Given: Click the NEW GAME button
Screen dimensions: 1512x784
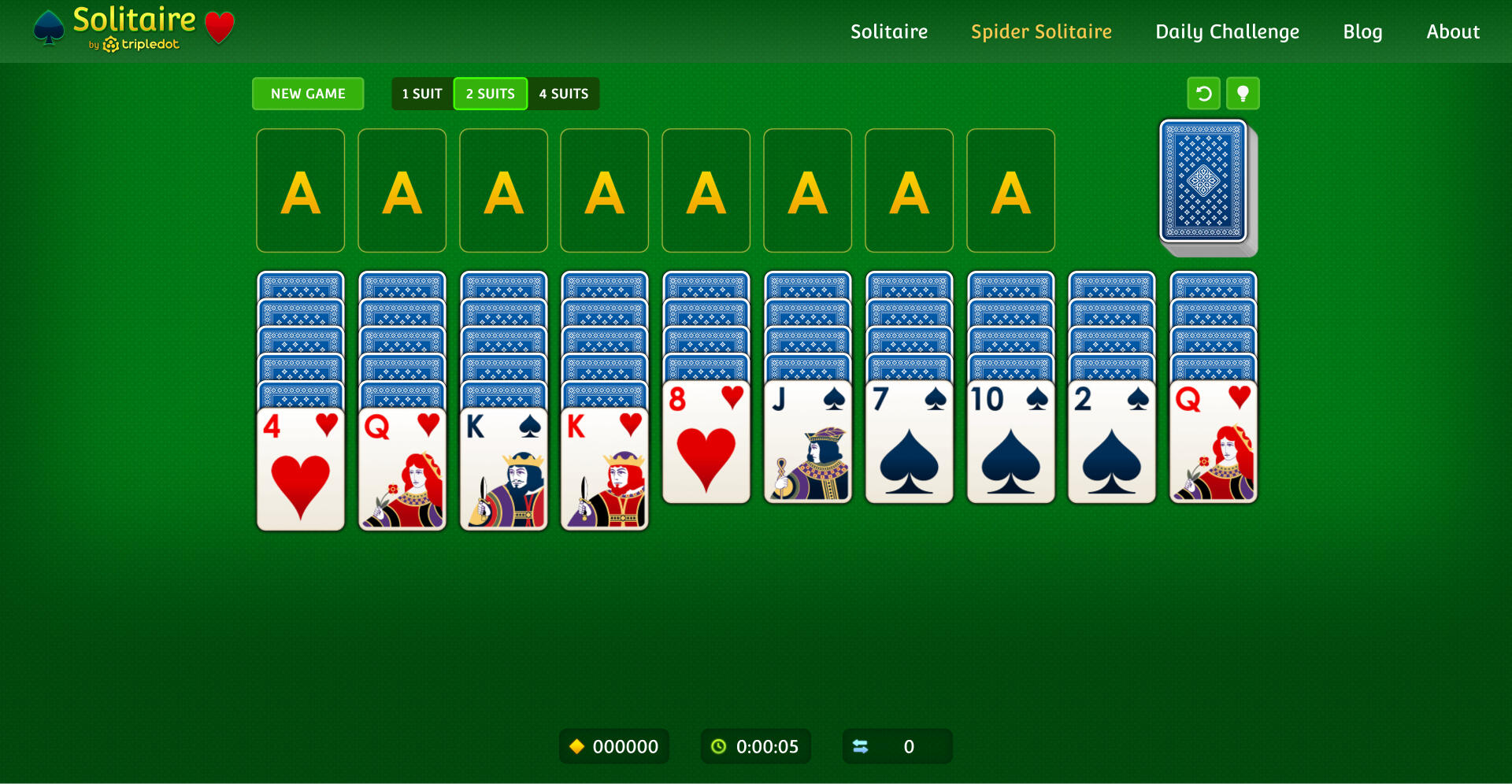Looking at the screenshot, I should point(308,93).
